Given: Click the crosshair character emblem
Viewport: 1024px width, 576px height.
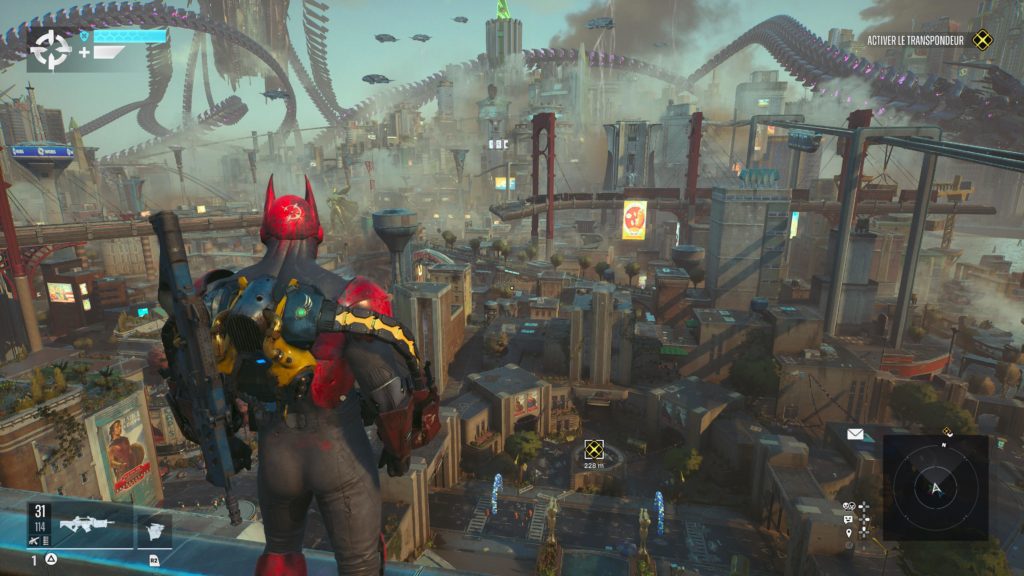Looking at the screenshot, I should pos(49,47).
